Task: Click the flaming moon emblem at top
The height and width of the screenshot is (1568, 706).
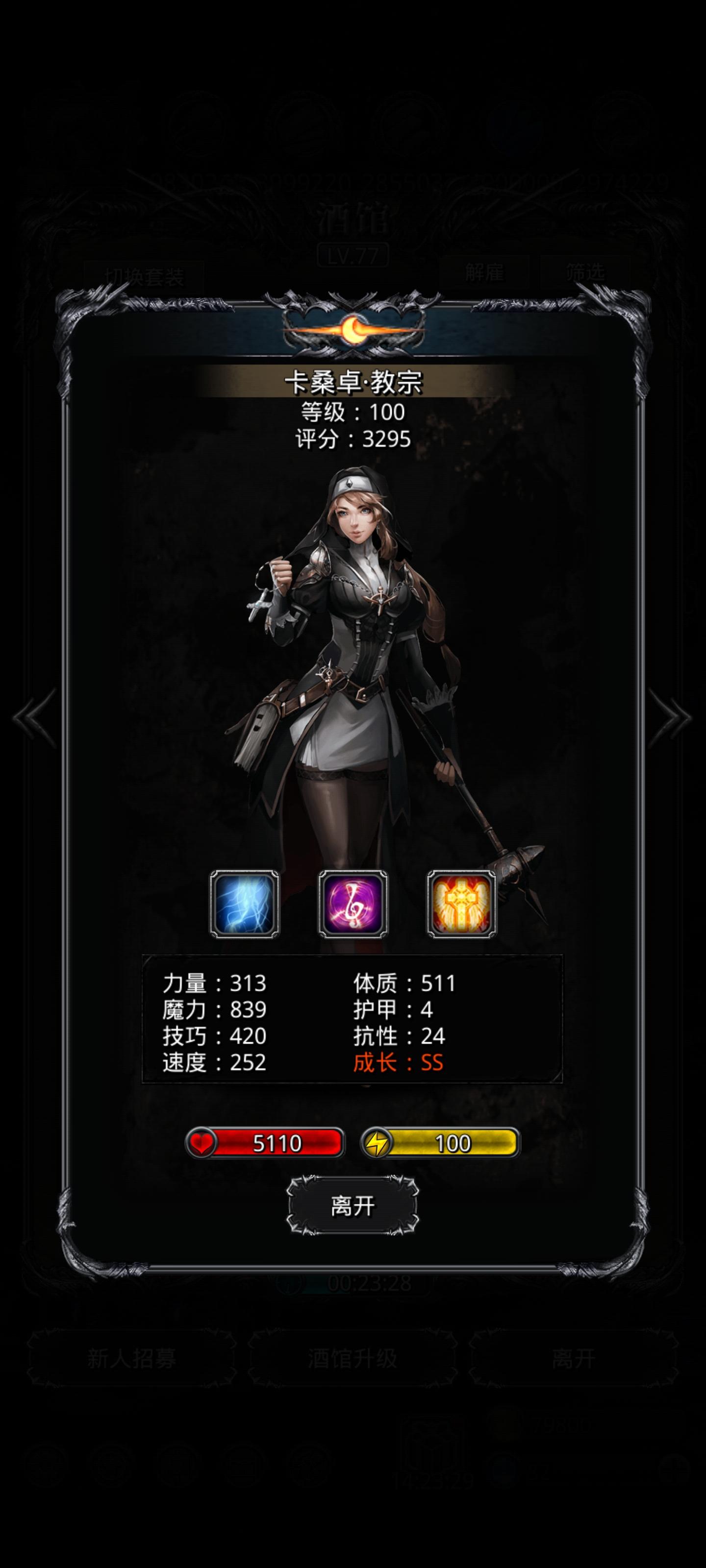Action: click(353, 329)
